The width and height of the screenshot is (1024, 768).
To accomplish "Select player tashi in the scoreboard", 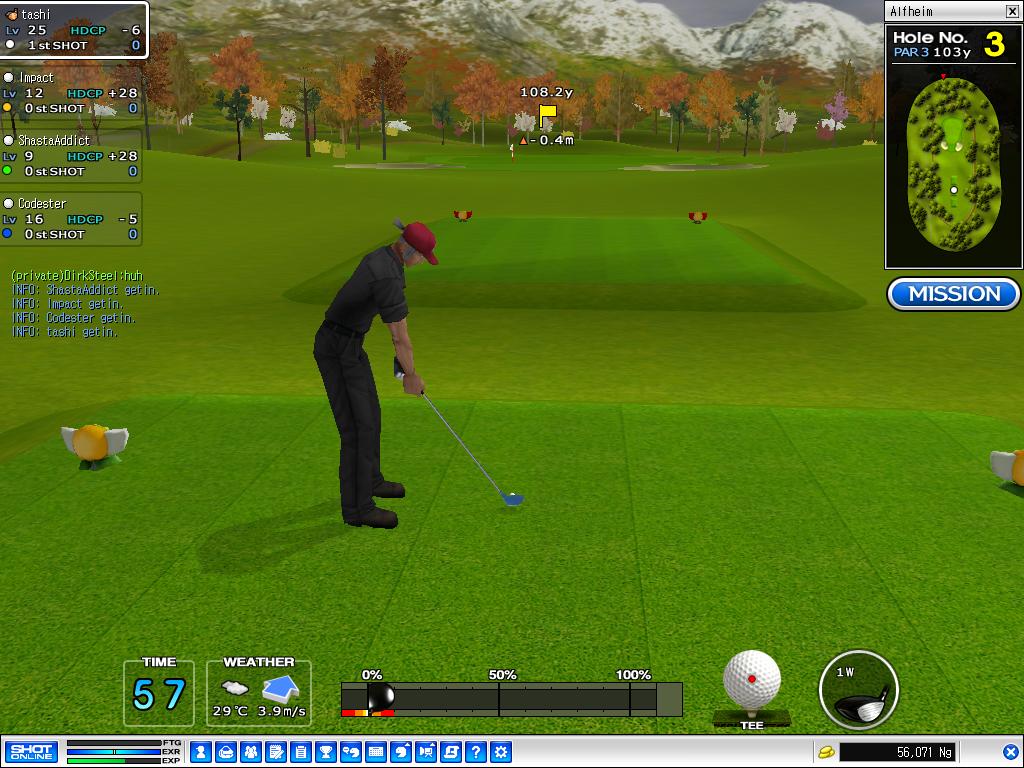I will (74, 30).
